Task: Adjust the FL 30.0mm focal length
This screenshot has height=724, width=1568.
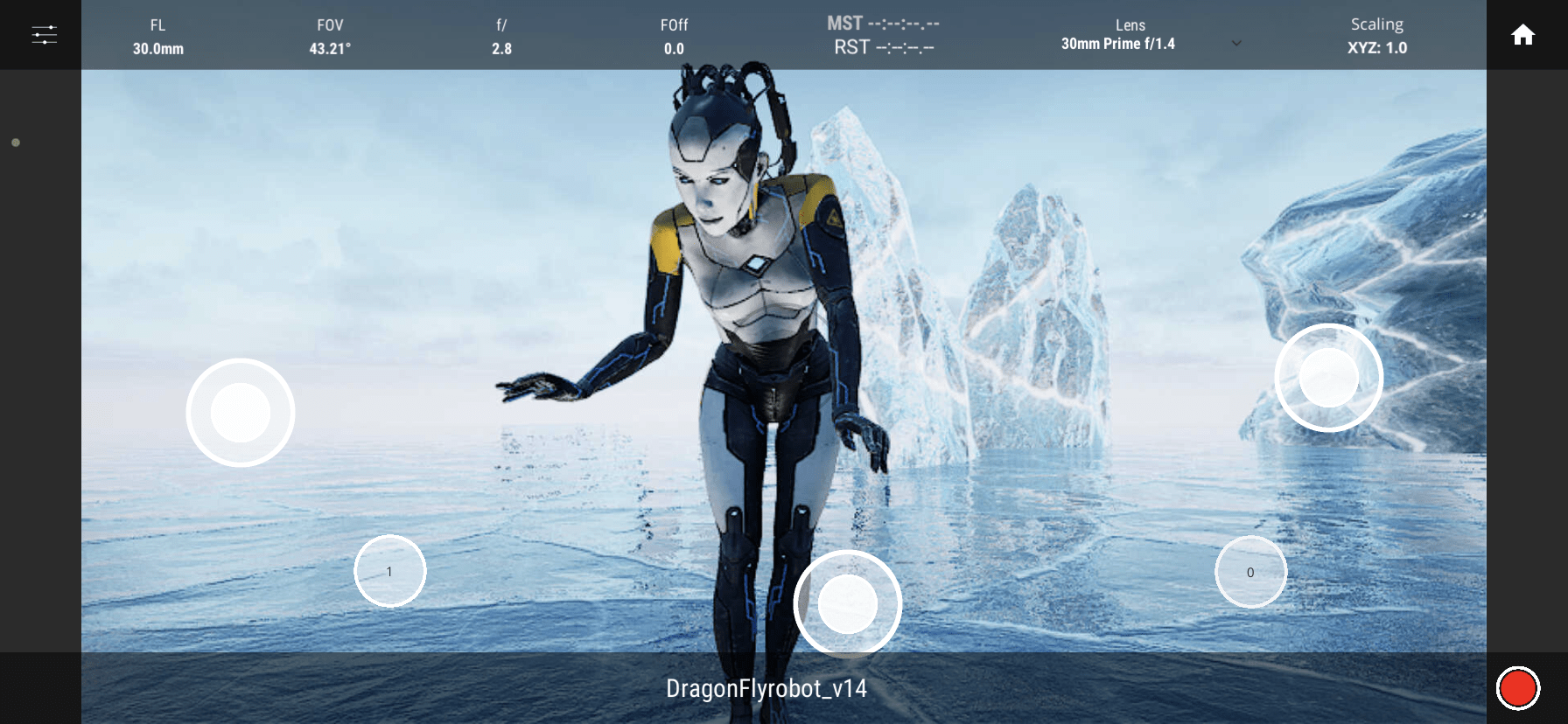Action: point(157,37)
